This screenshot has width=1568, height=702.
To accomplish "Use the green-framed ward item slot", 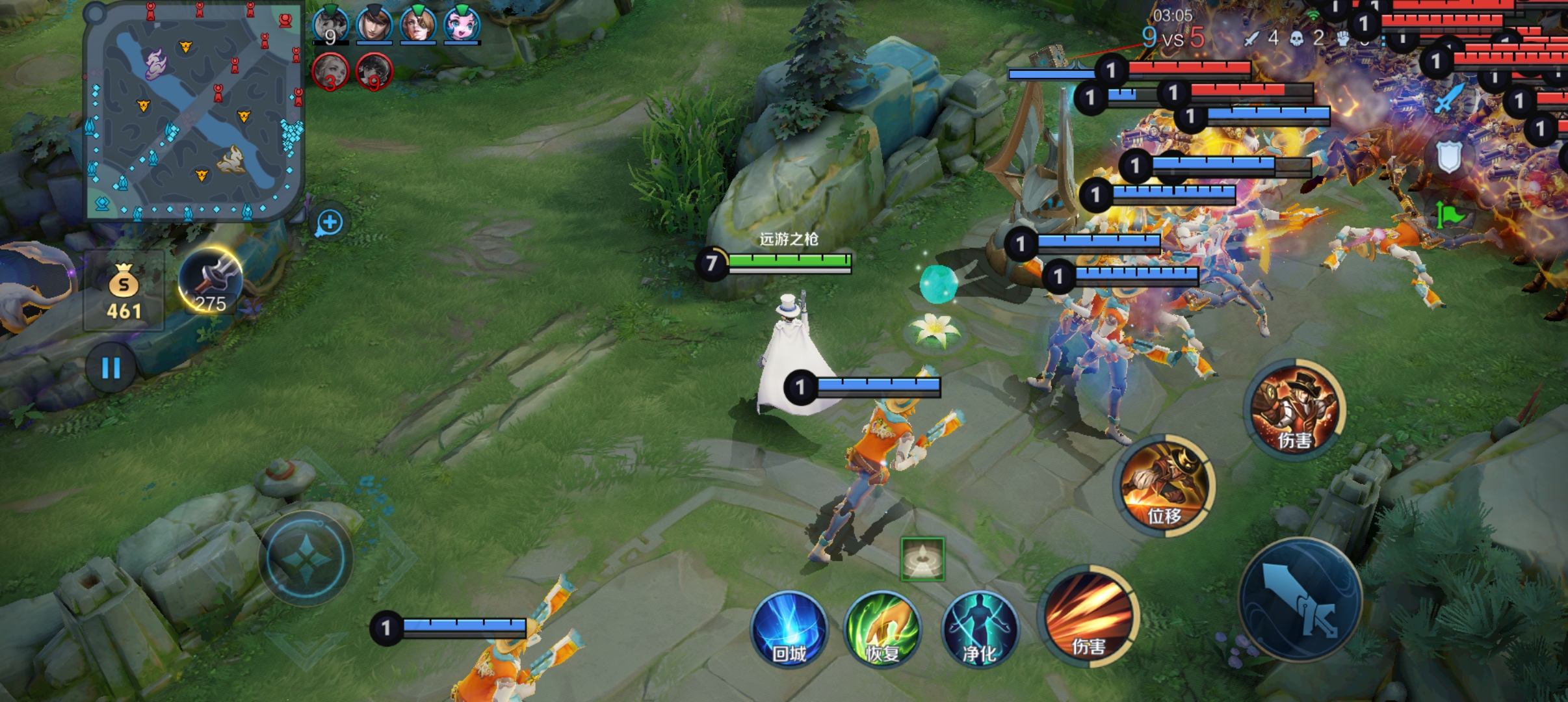I will point(922,559).
